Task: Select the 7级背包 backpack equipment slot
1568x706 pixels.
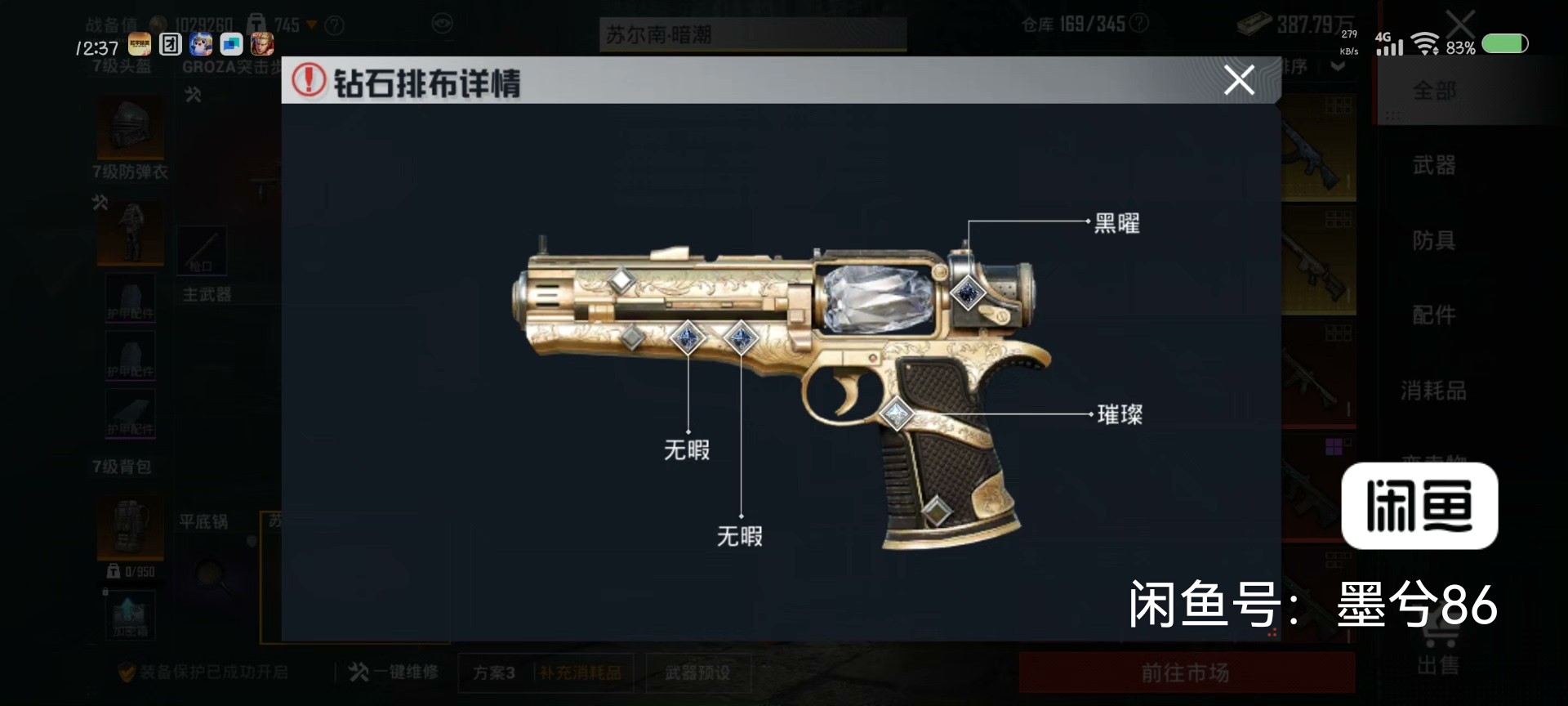Action: point(130,523)
